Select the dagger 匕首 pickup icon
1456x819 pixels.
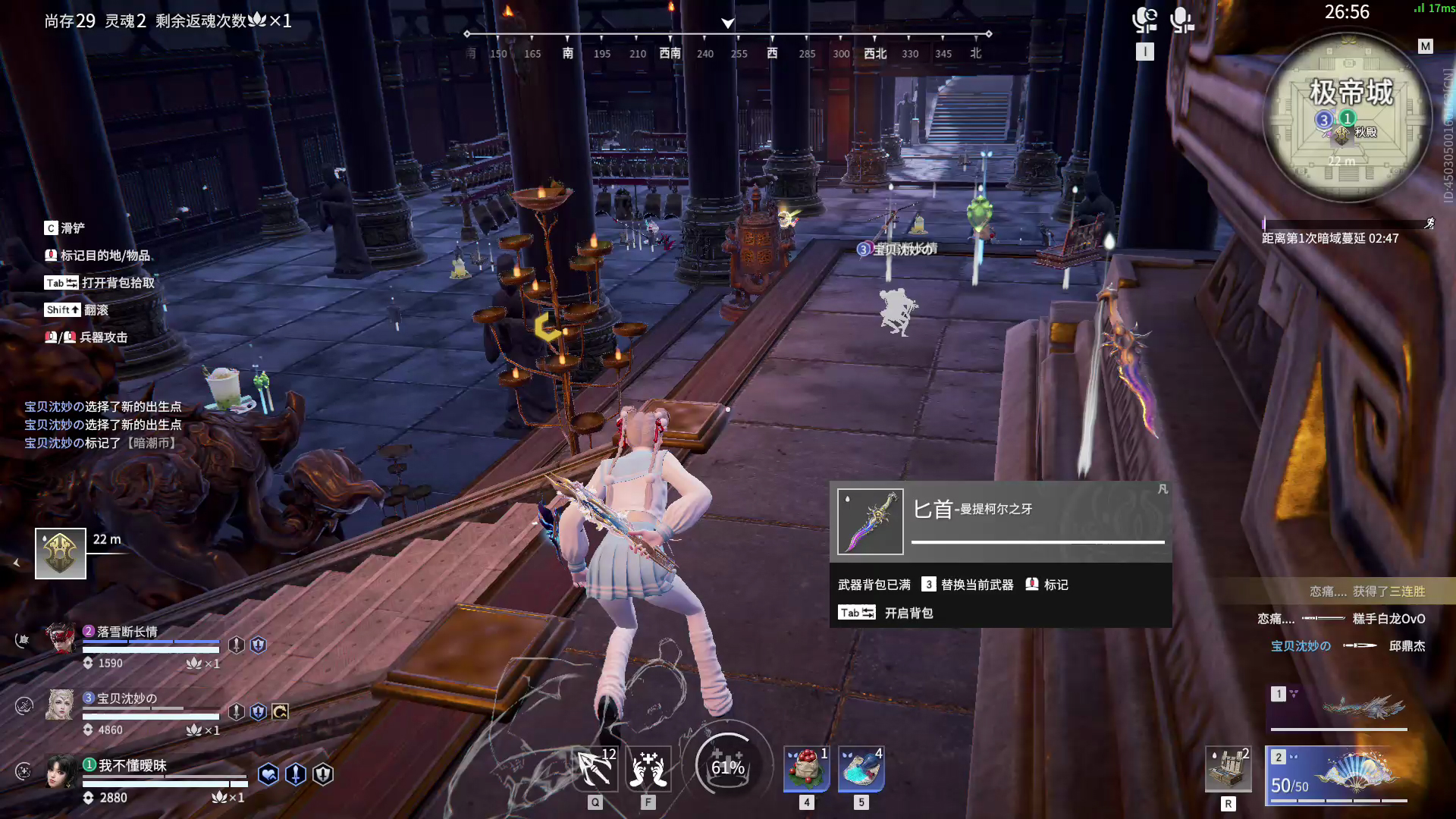[x=870, y=522]
